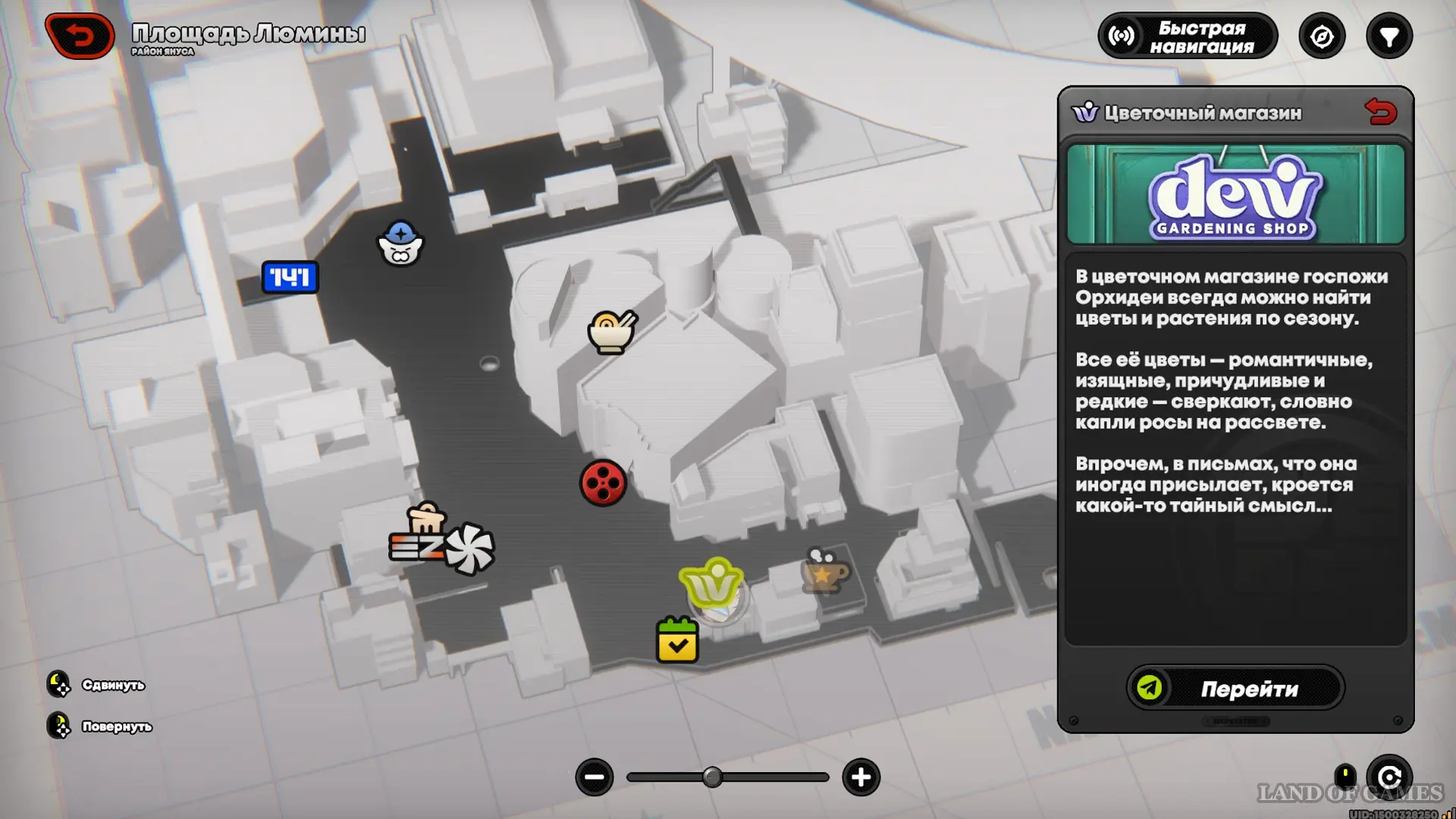Select the officer Bangboo map marker
Viewport: 1456px width, 819px height.
pyautogui.click(x=400, y=243)
